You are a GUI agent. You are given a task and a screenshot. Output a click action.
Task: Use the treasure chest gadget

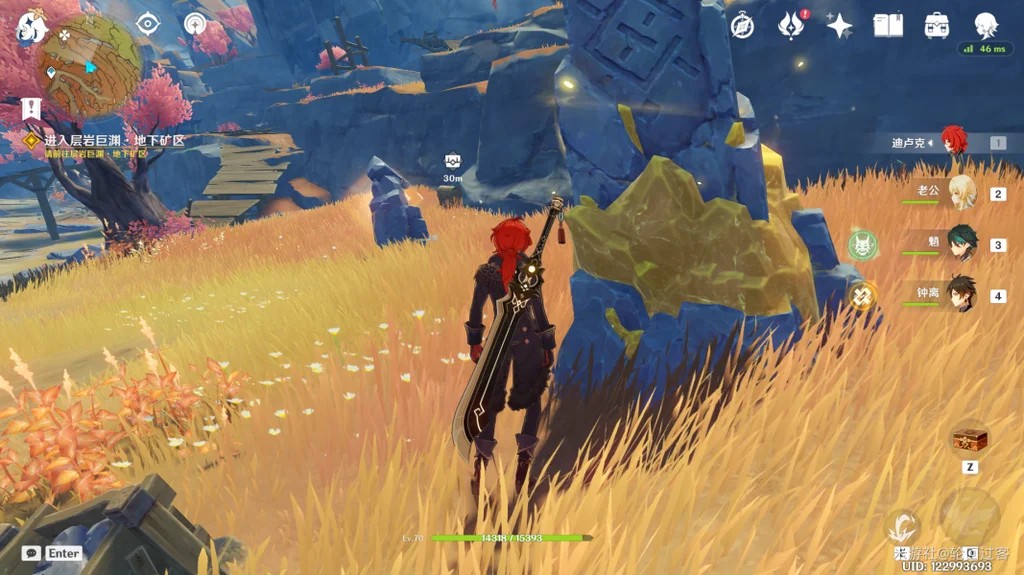tap(970, 439)
